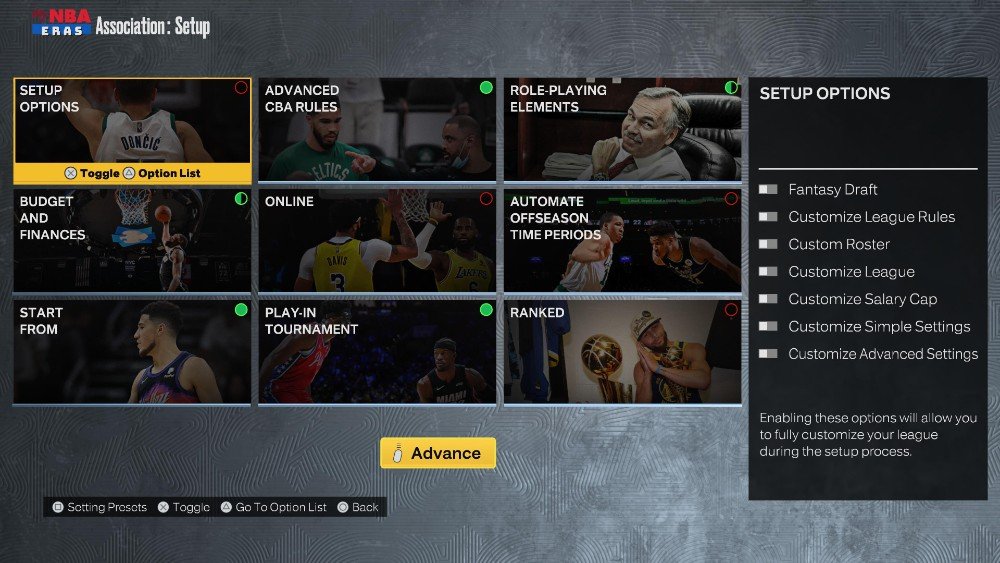Toggle the Online tile
Viewport: 1000px width, 563px height.
tap(377, 241)
